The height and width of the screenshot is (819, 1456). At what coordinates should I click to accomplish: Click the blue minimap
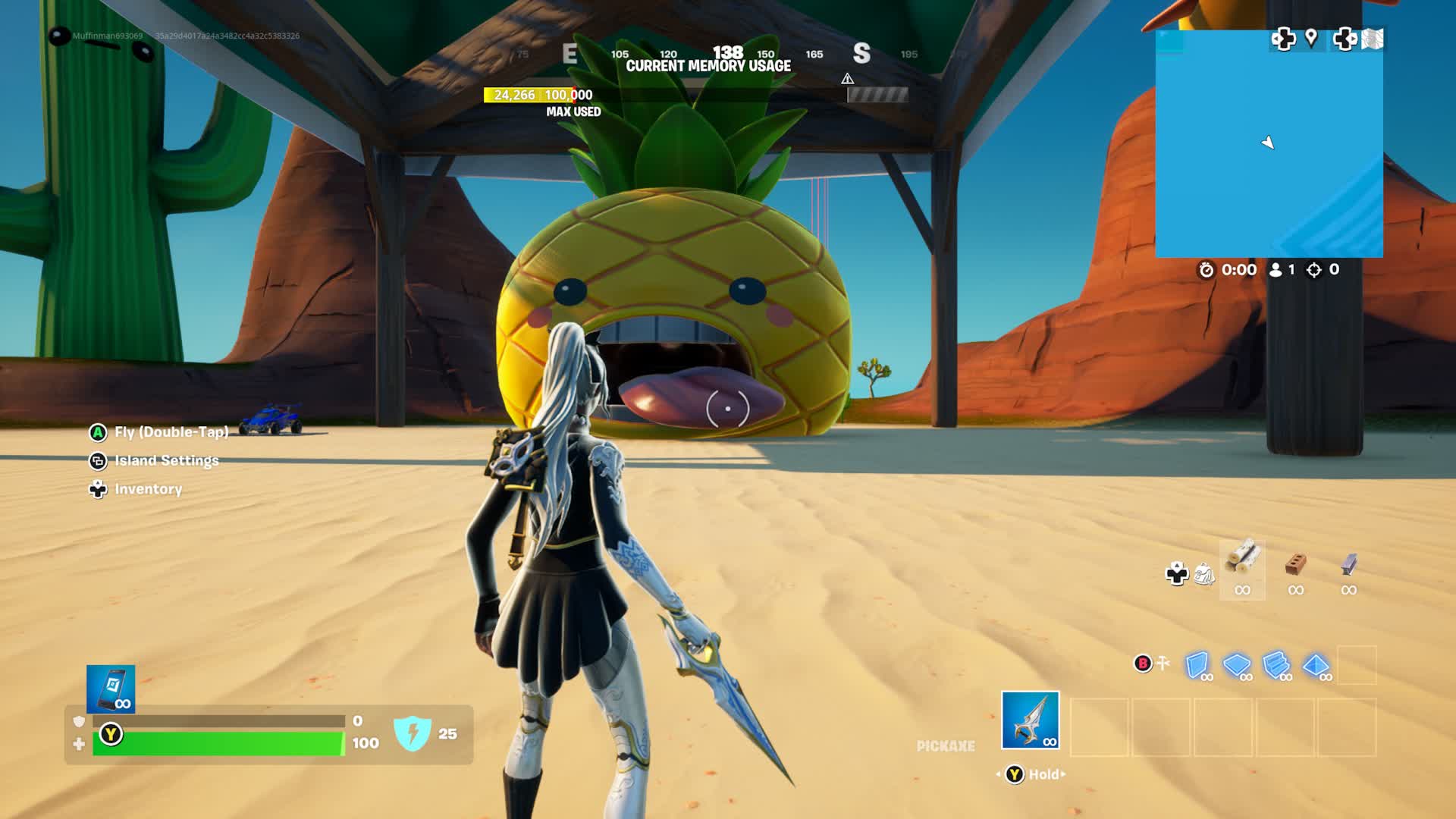(x=1269, y=144)
